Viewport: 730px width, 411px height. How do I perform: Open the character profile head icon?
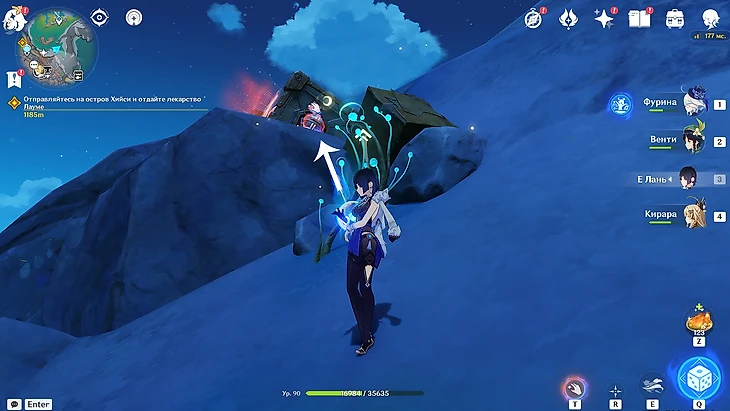[710, 18]
